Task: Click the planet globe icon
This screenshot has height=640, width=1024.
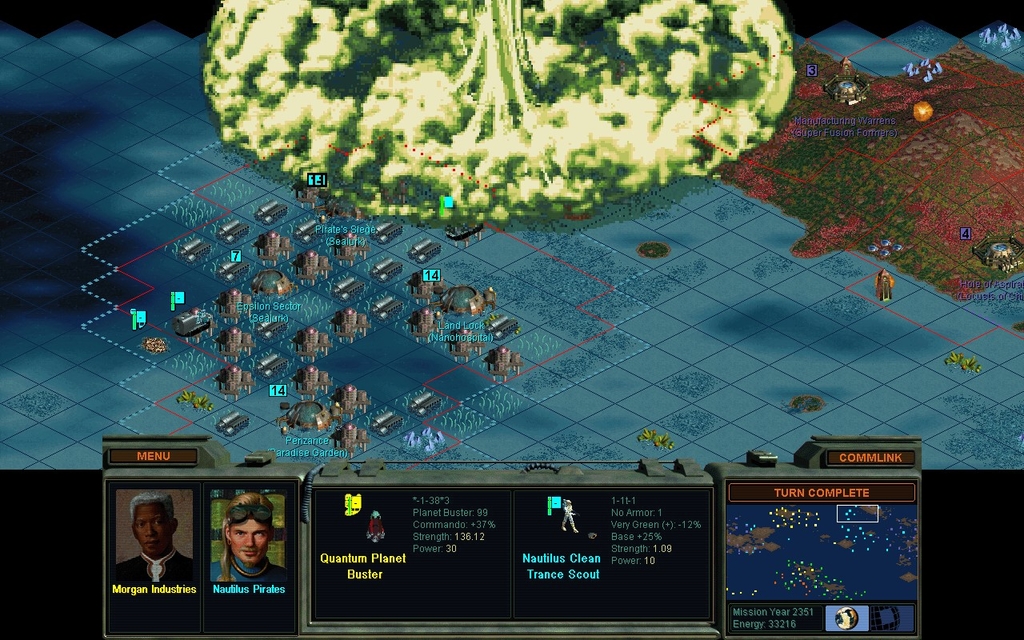Action: (x=846, y=618)
